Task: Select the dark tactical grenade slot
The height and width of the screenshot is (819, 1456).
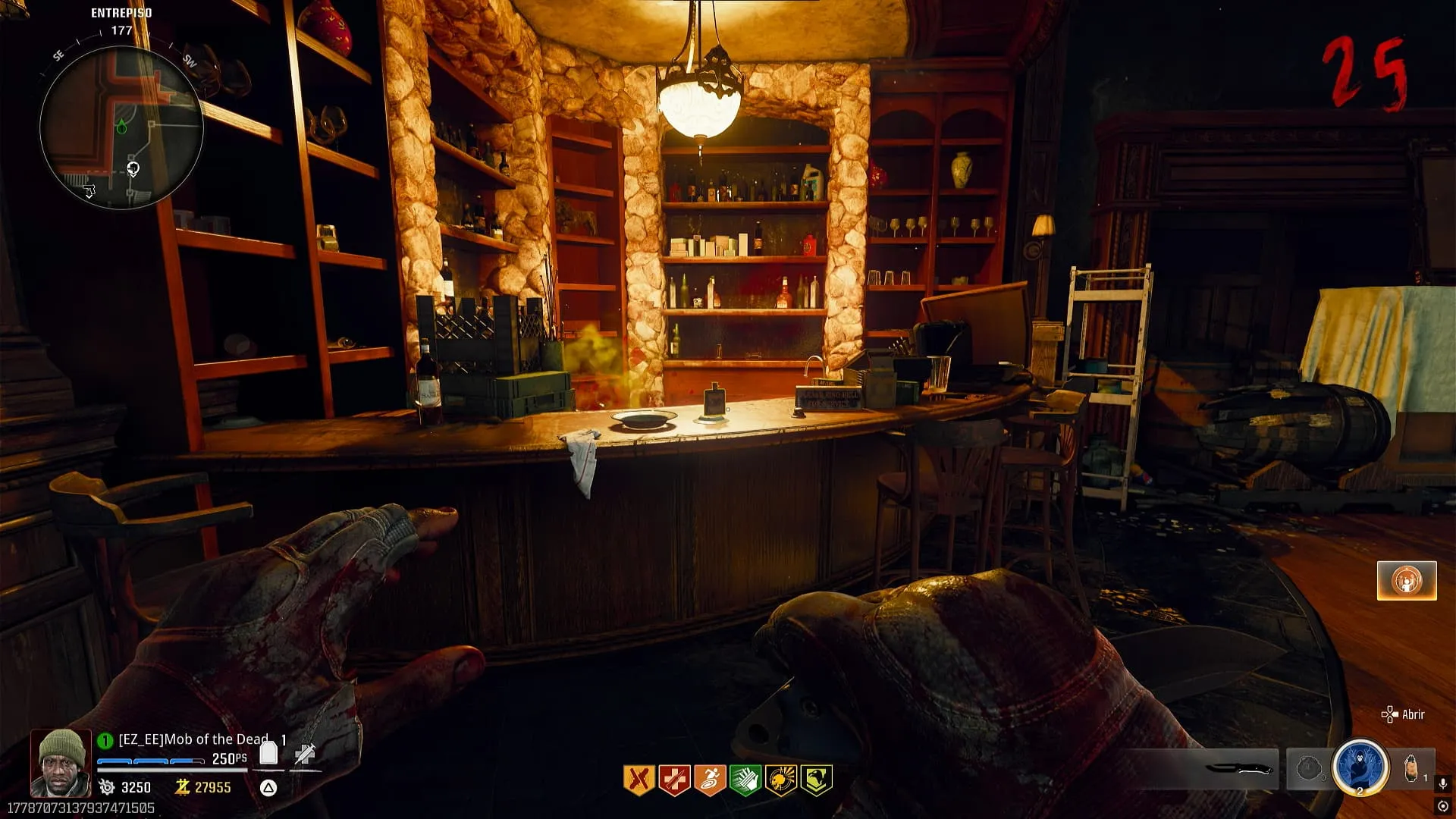Action: [x=1308, y=769]
